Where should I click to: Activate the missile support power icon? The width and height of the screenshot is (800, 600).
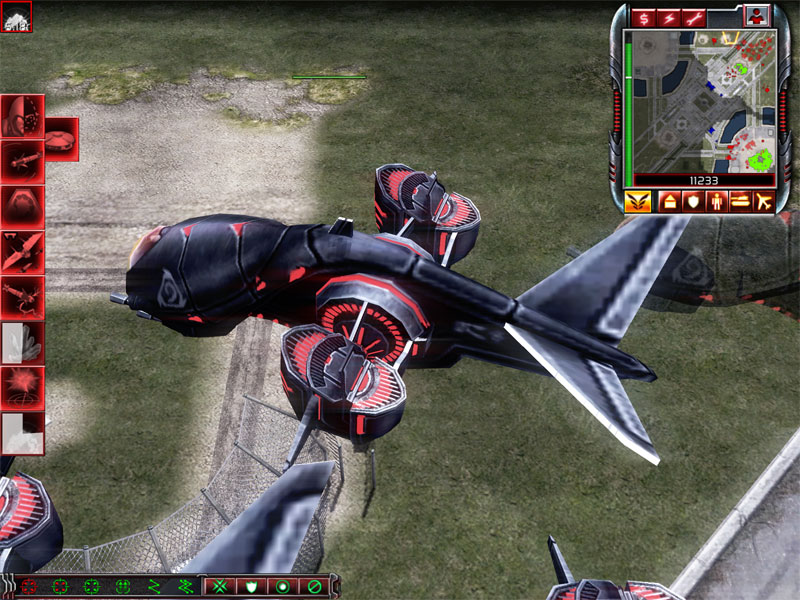click(22, 158)
